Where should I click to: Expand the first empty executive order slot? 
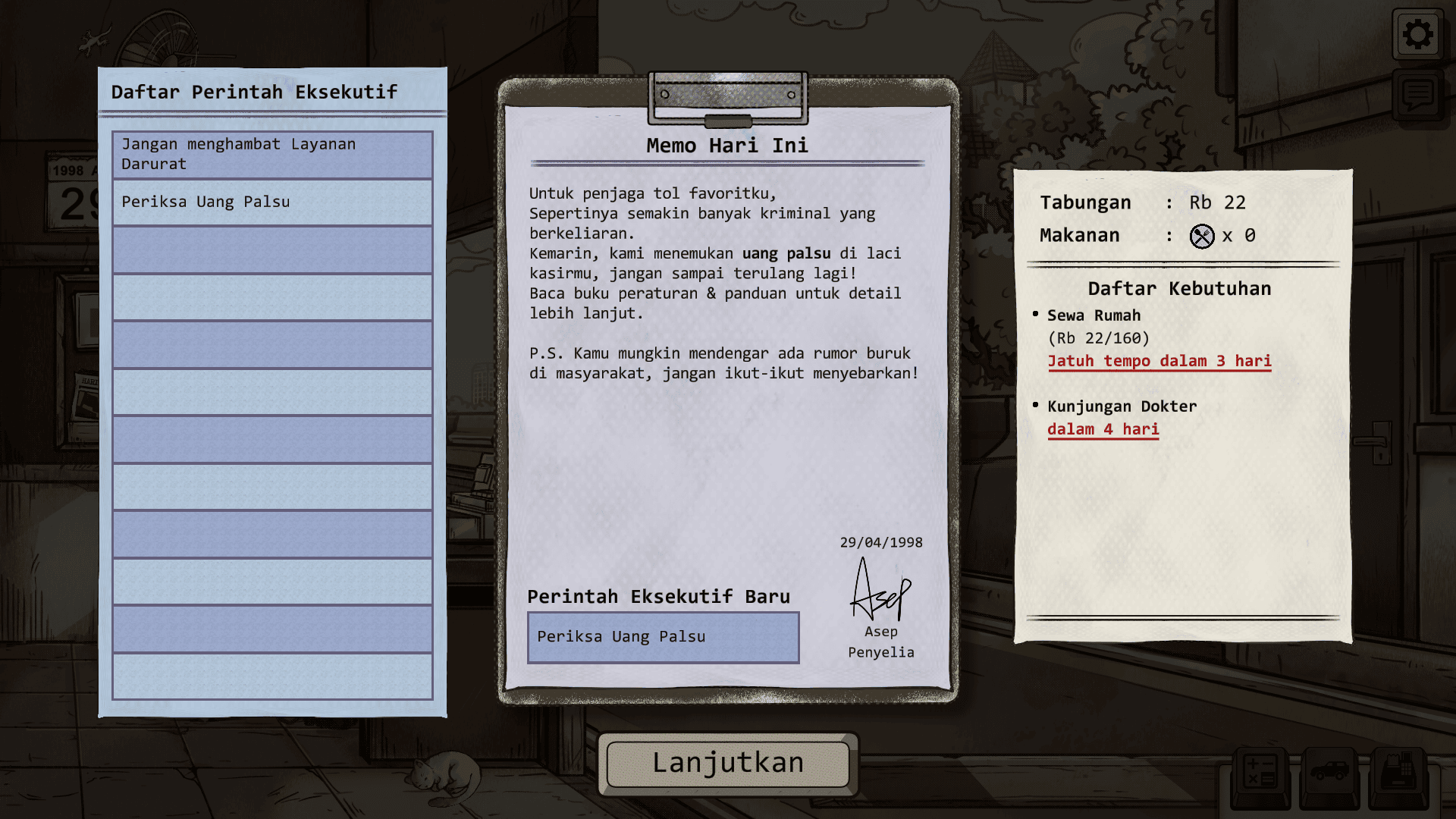[272, 249]
